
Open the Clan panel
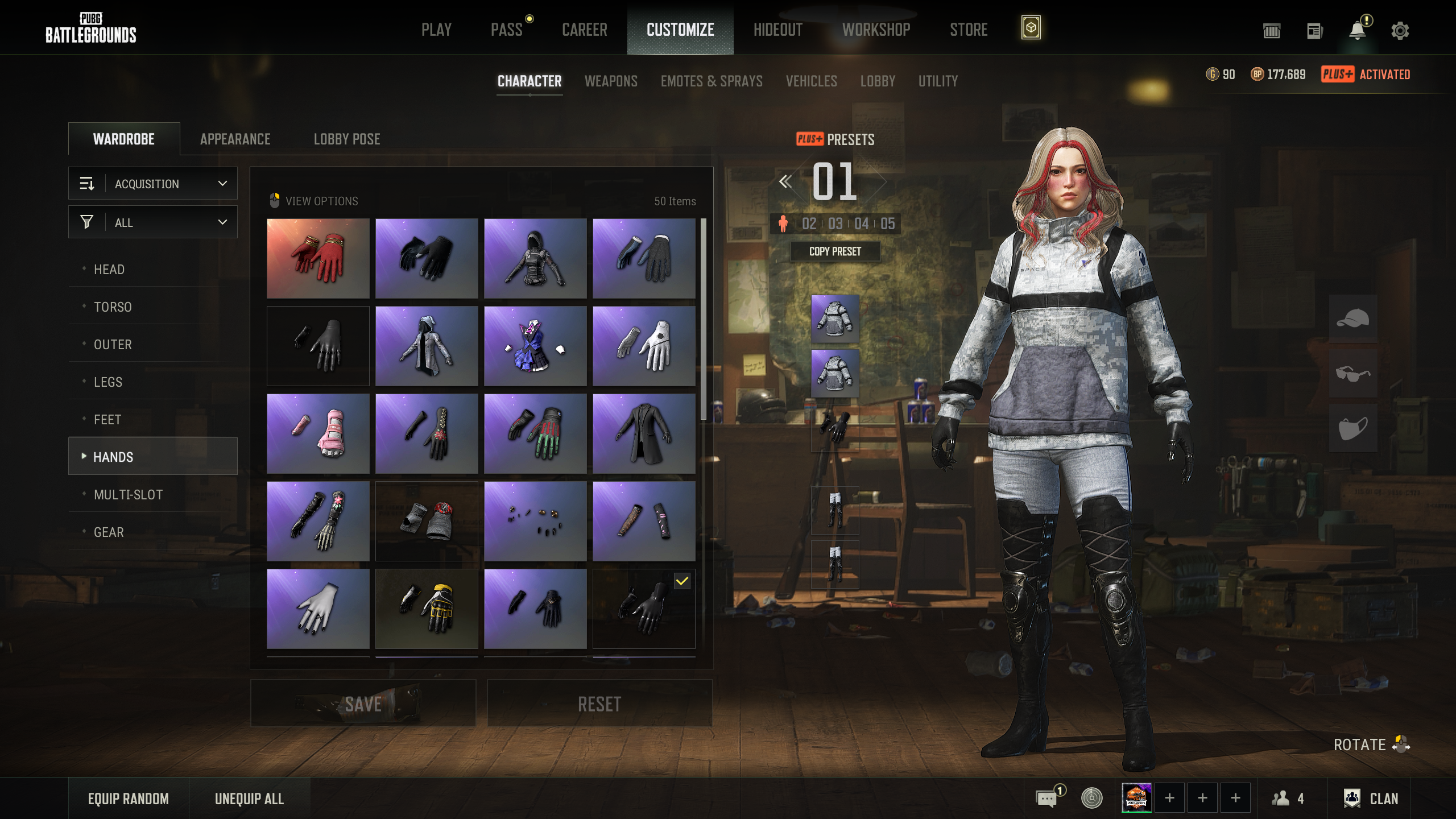click(1371, 799)
